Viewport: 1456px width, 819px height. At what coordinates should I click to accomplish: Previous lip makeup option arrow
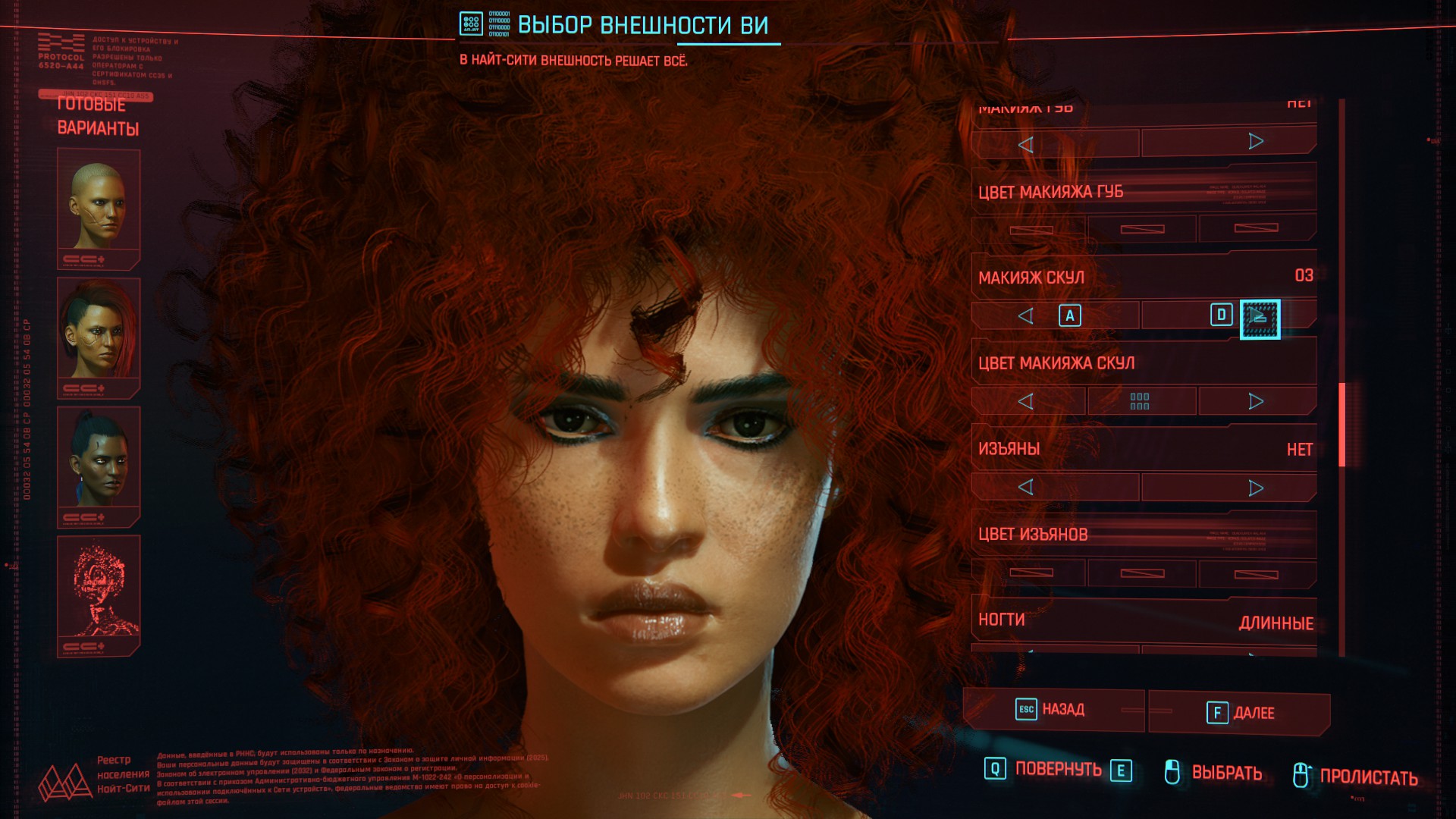(x=1026, y=144)
